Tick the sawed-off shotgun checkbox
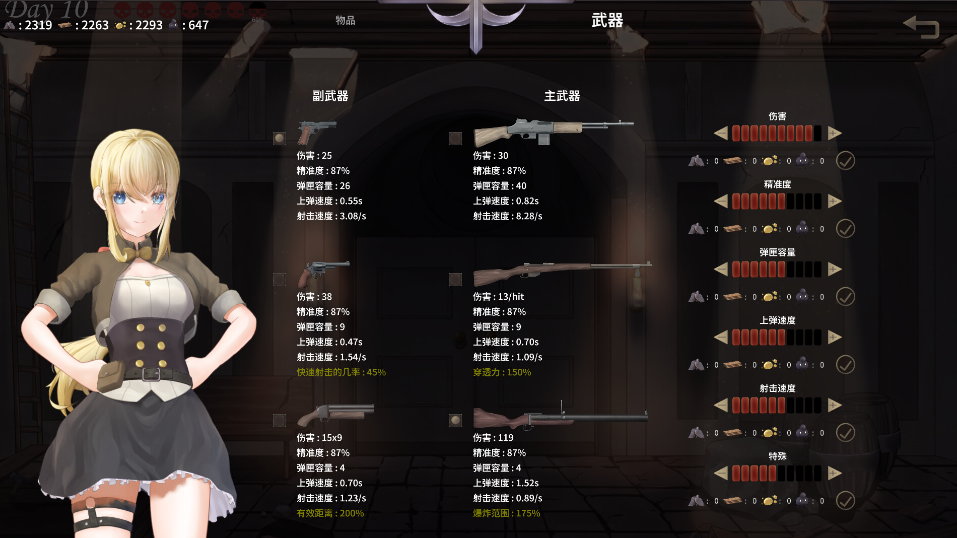This screenshot has height=538, width=957. [x=279, y=420]
